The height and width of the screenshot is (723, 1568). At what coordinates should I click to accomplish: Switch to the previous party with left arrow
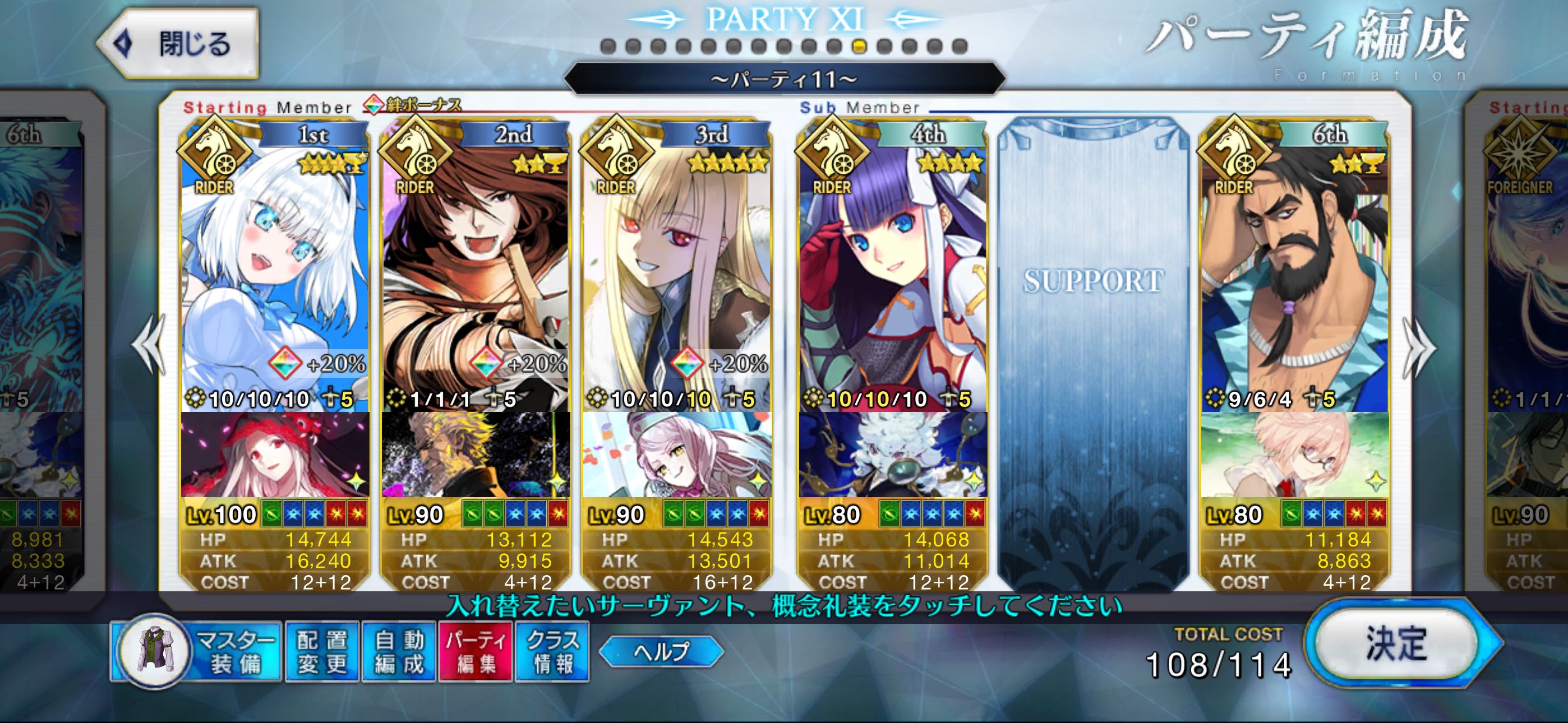point(149,346)
